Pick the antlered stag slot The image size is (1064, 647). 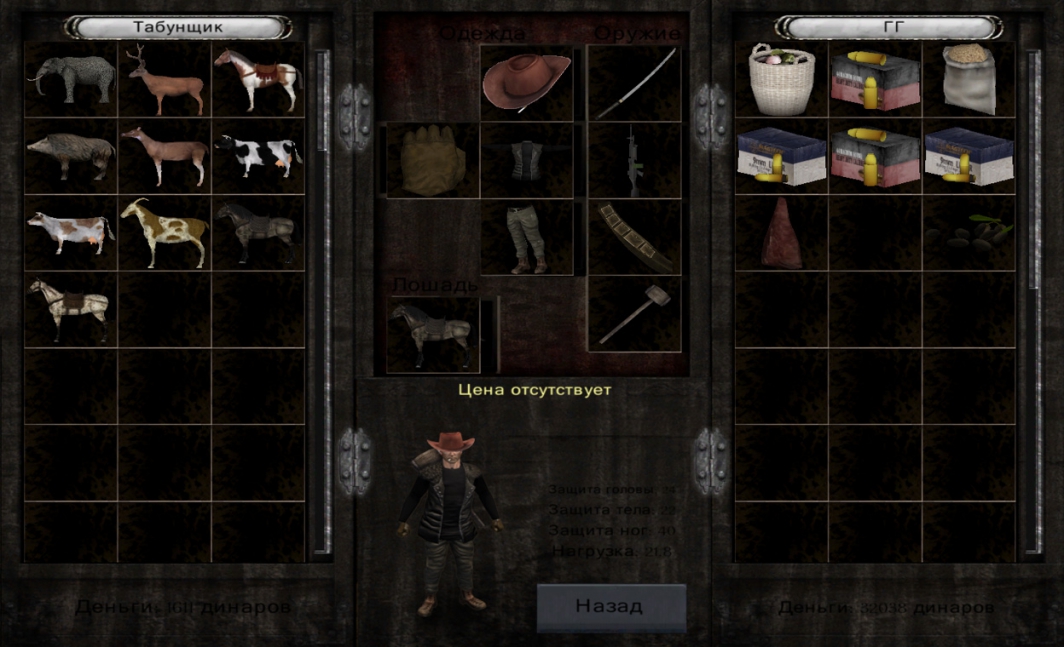[165, 79]
